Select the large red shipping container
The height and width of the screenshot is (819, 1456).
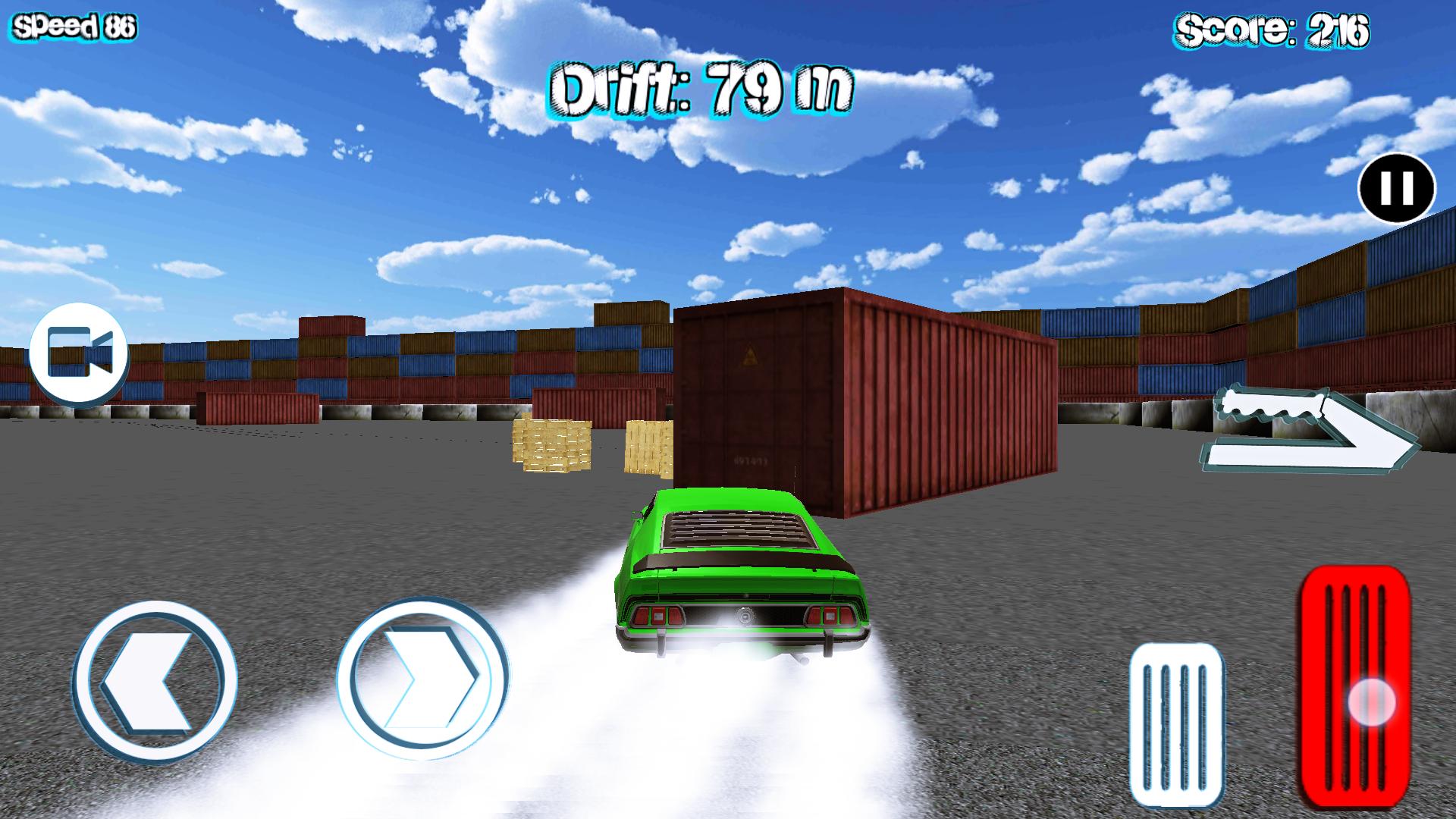872,394
